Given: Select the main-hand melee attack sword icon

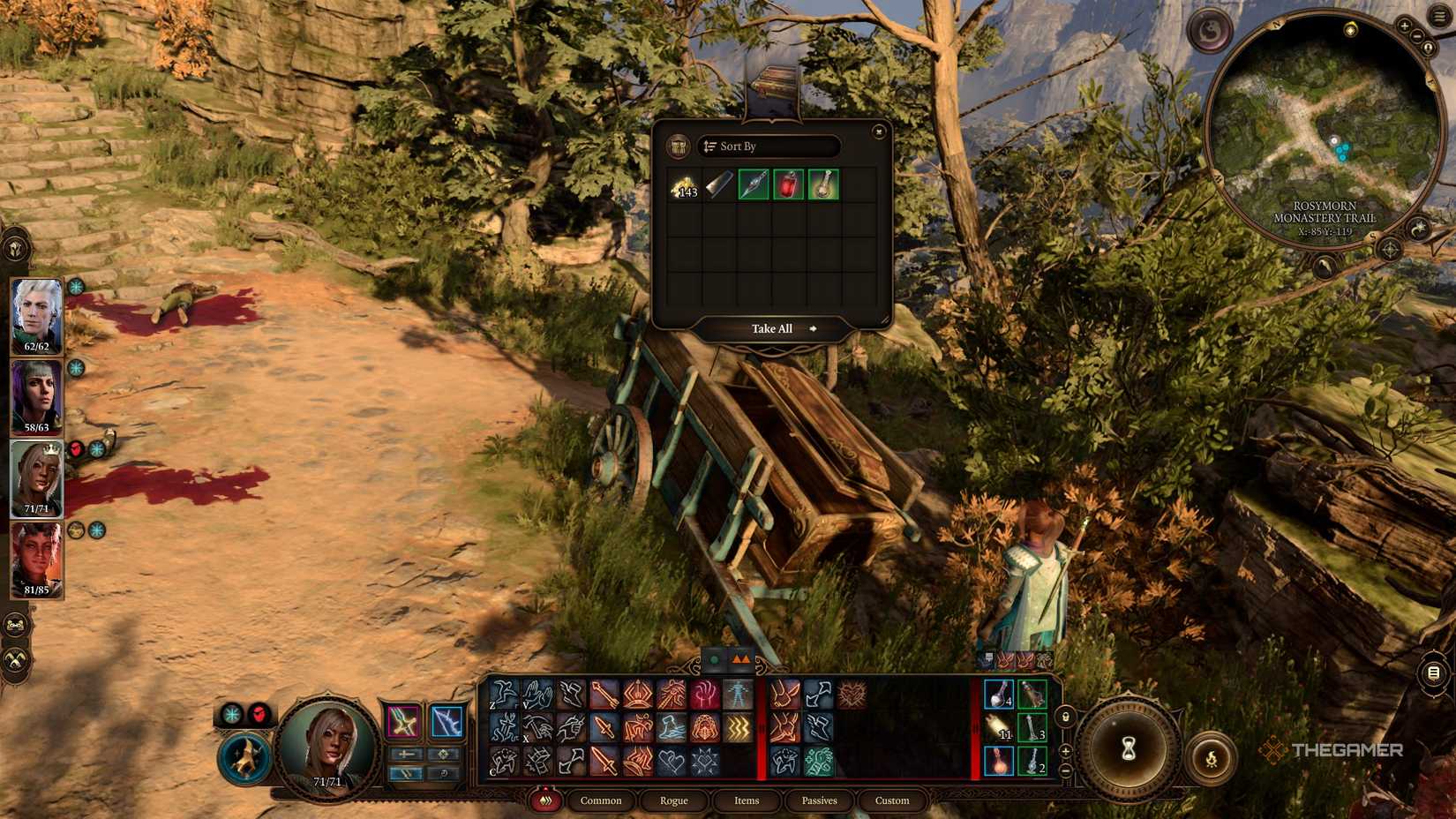Looking at the screenshot, I should tap(604, 727).
